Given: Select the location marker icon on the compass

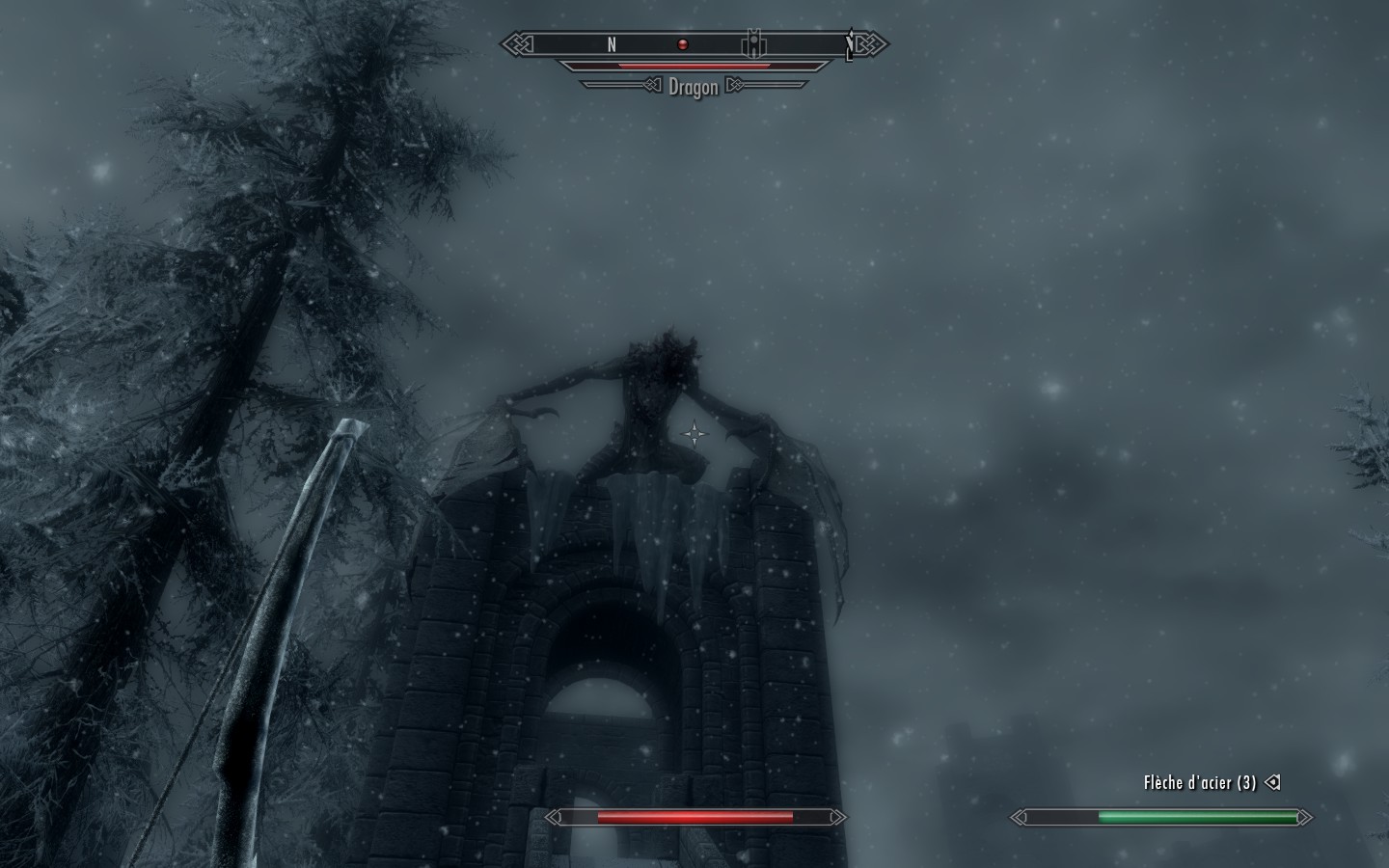Looking at the screenshot, I should click(x=753, y=44).
